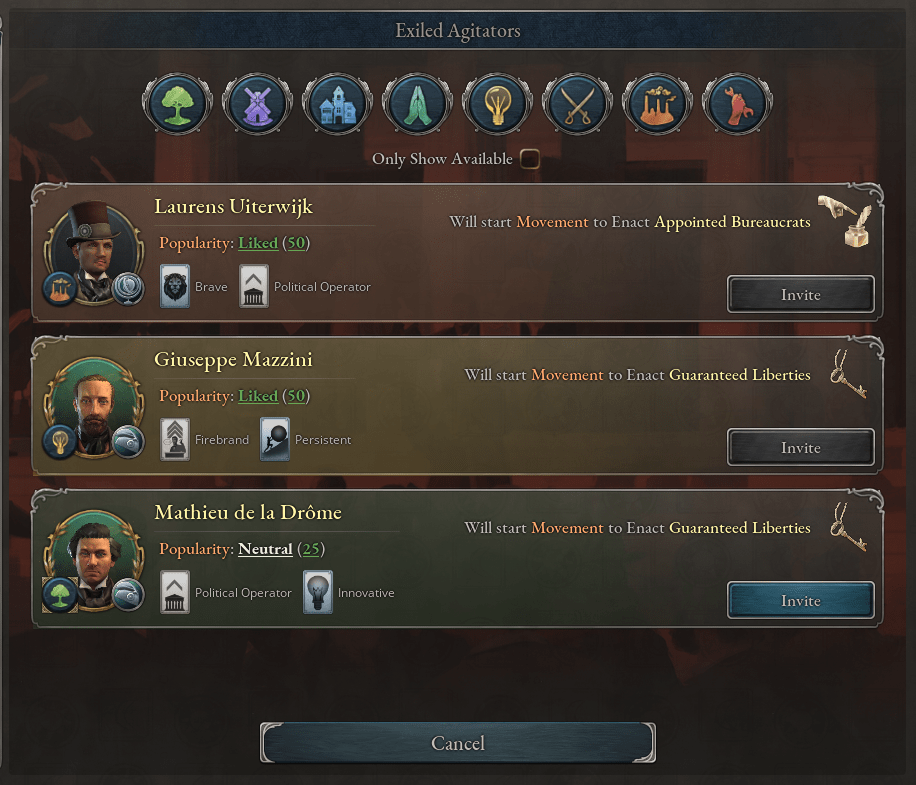Screen dimensions: 916x785
Task: Select Laurens Uiterwijk's top-hat portrait
Action: tap(95, 252)
